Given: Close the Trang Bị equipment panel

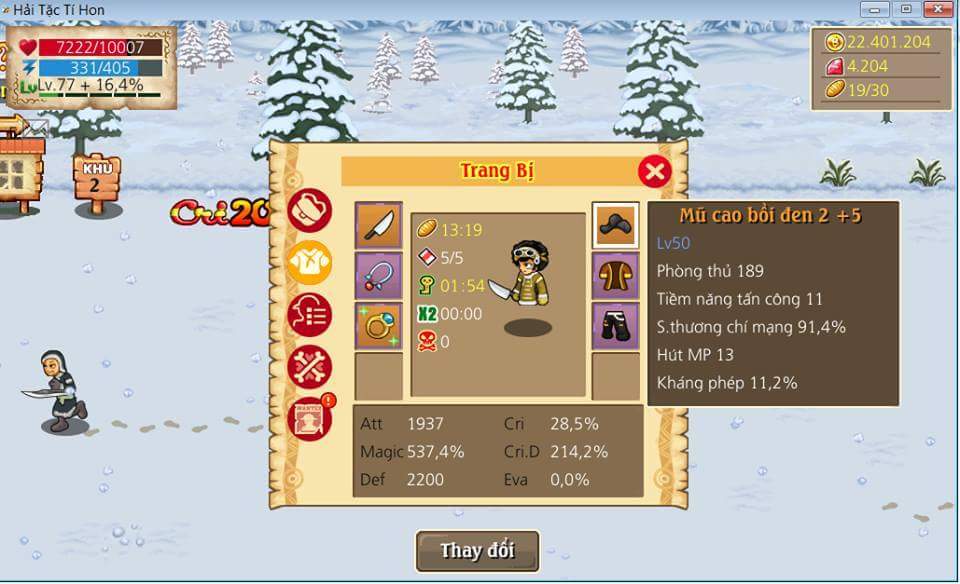Looking at the screenshot, I should [654, 171].
